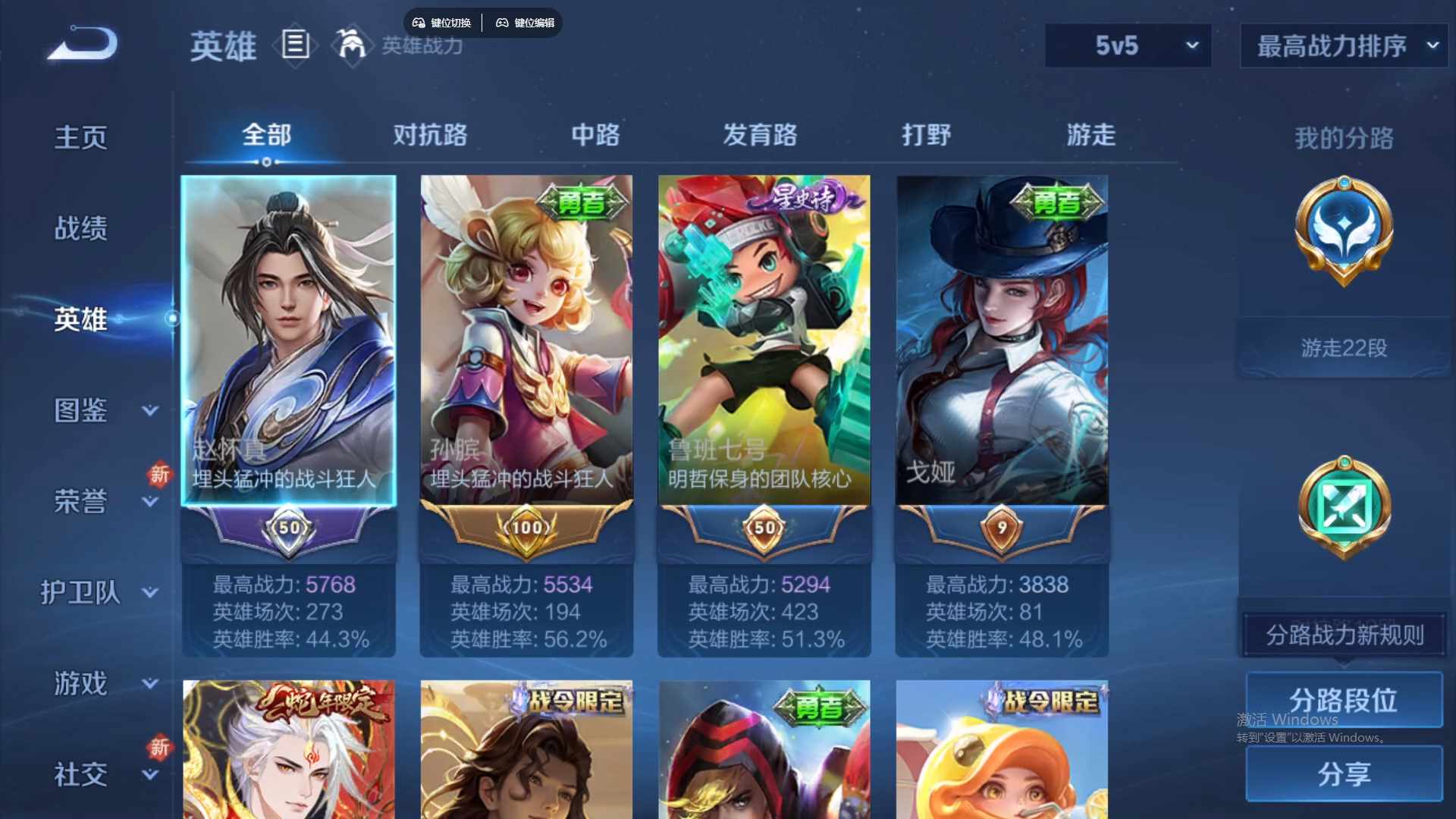This screenshot has height=819, width=1456.
Task: Switch to the 打野 lane tab
Action: coord(927,135)
